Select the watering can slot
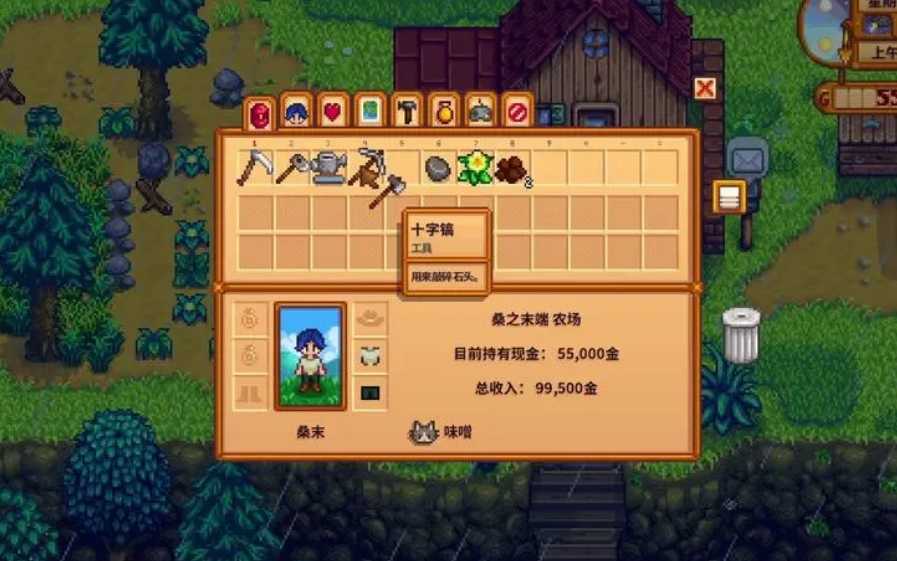 [328, 169]
